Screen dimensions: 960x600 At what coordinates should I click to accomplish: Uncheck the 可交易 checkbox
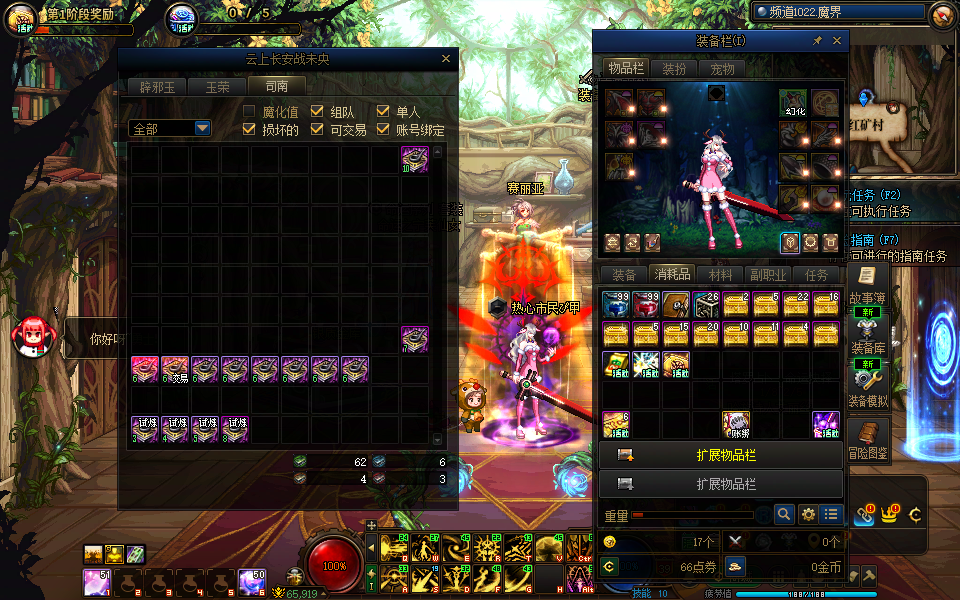(317, 129)
